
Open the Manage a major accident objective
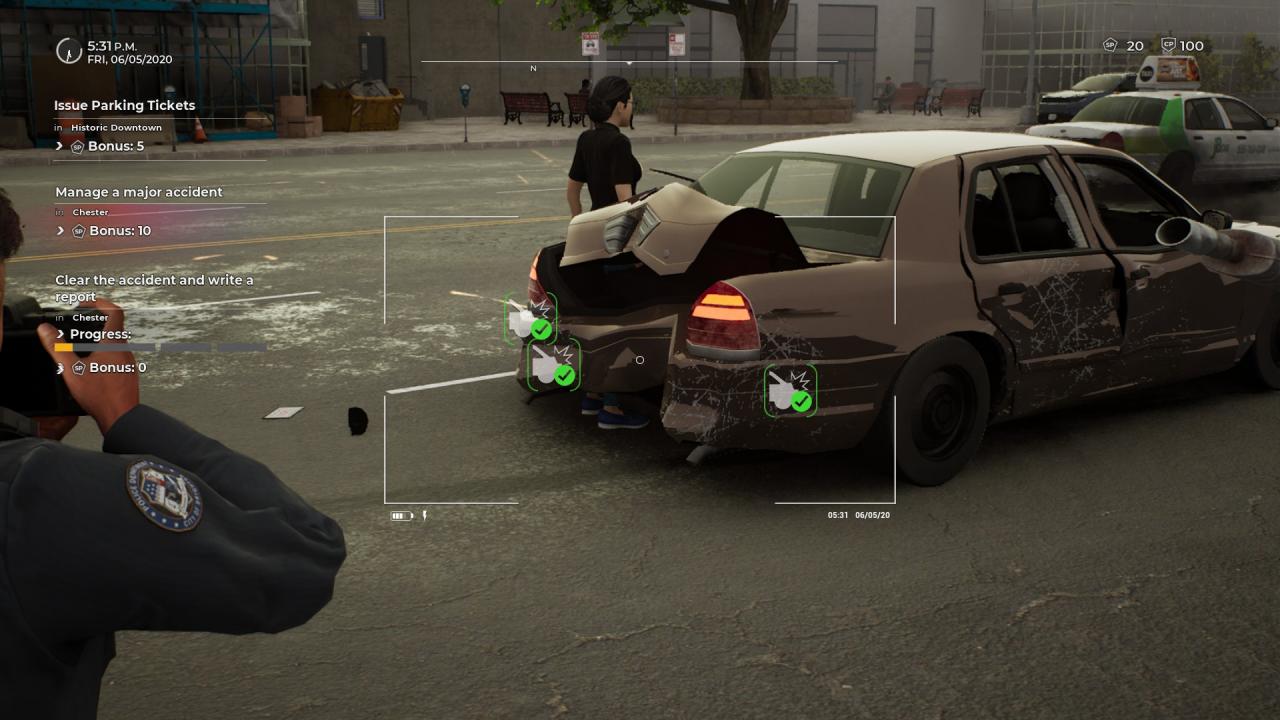click(139, 192)
